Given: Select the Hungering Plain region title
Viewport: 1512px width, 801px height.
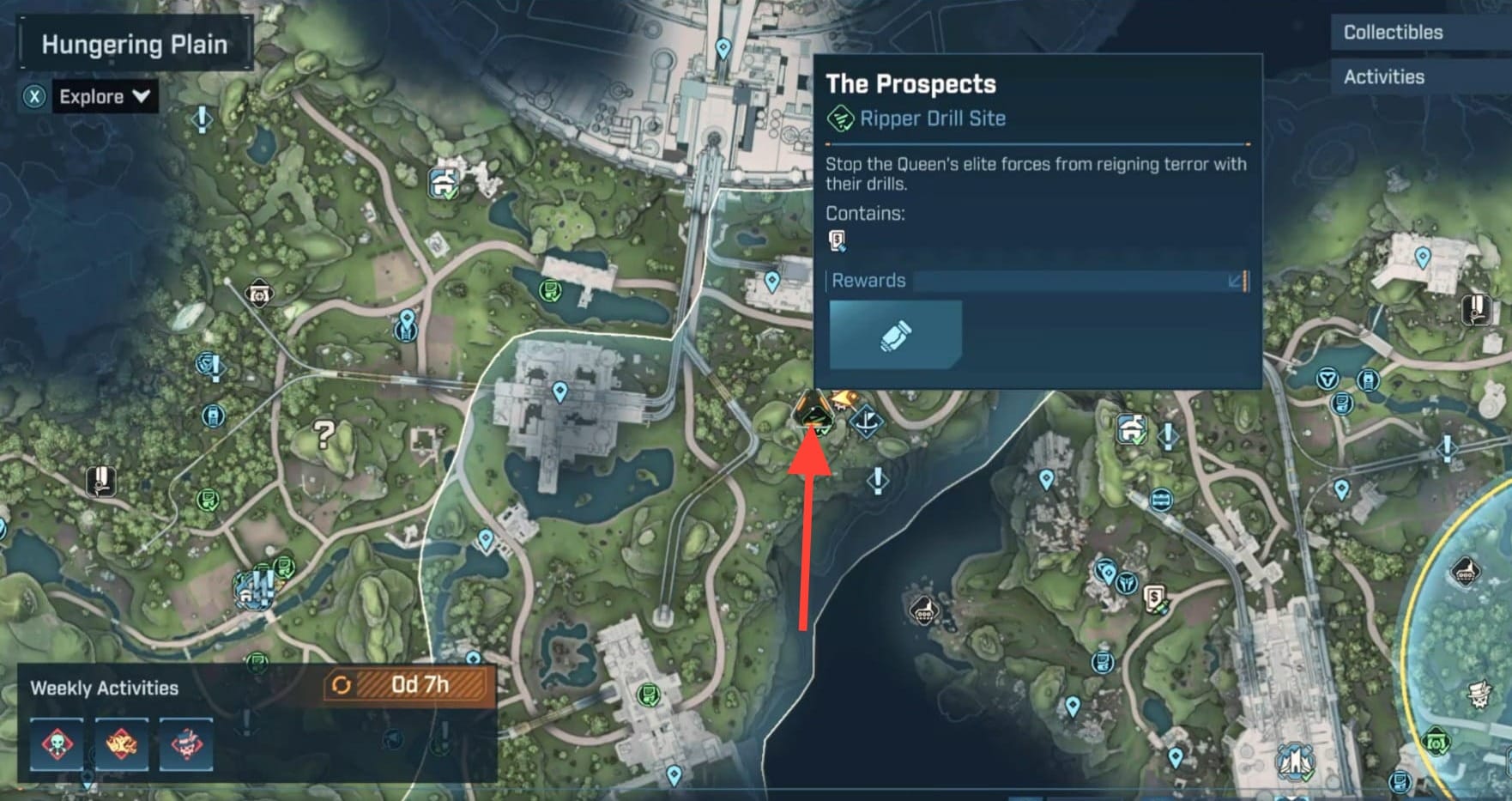Looking at the screenshot, I should pos(135,45).
